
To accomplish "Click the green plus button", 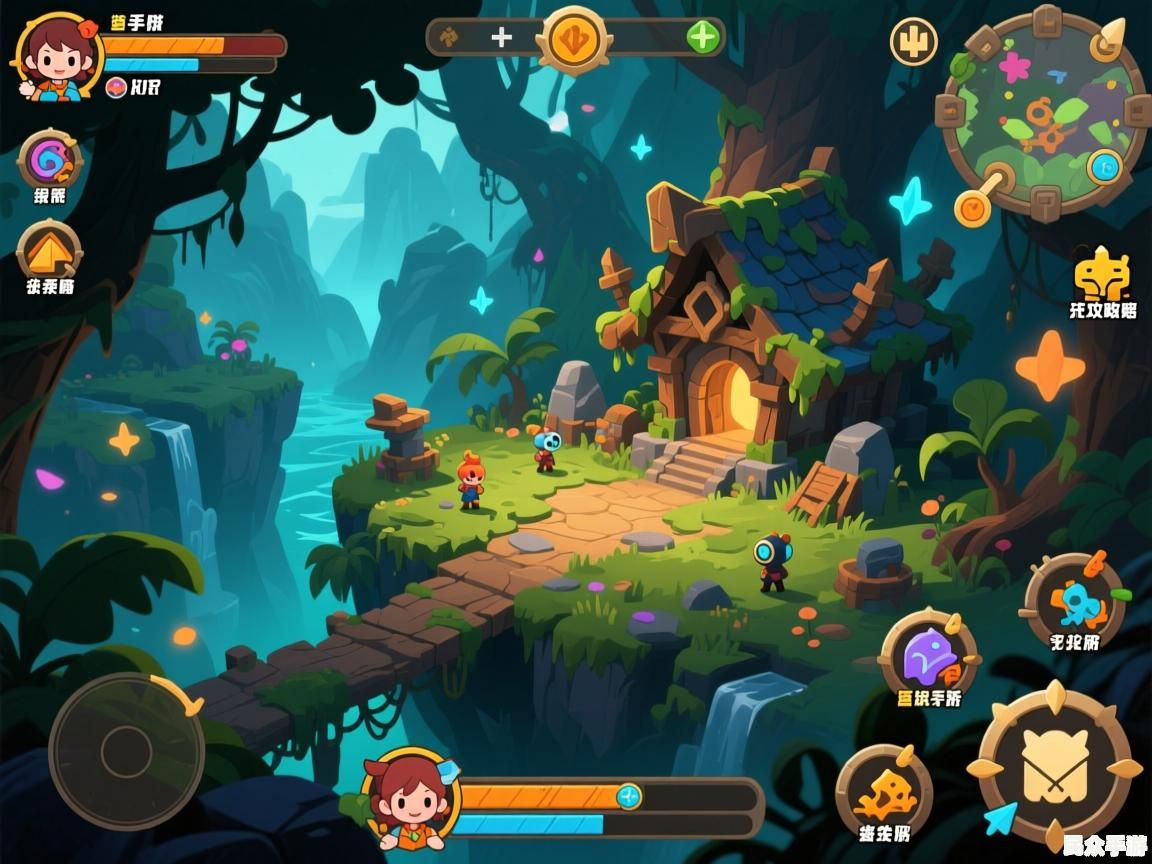I will [x=703, y=38].
